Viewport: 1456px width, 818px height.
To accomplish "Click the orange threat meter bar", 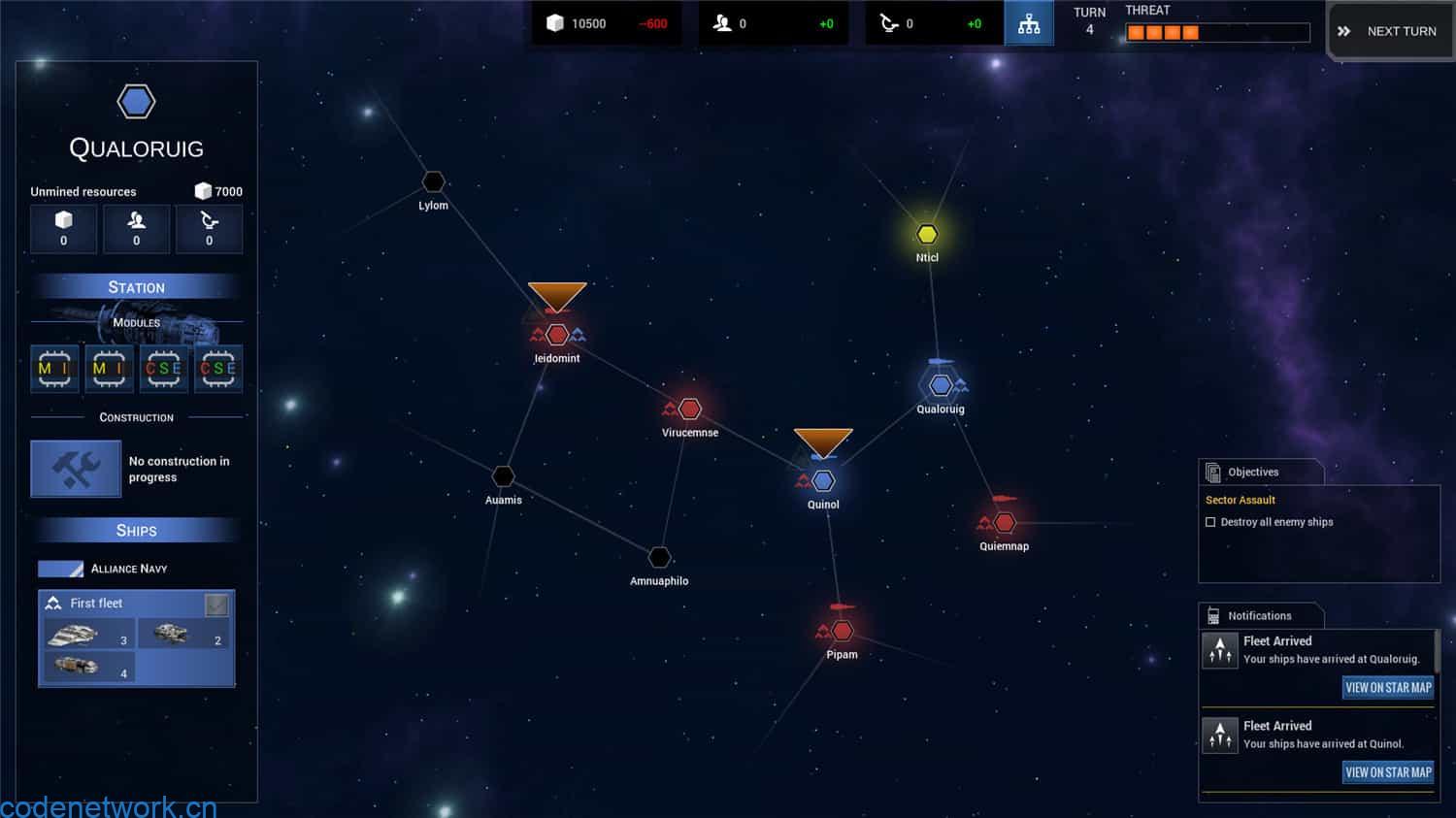I will (1162, 32).
